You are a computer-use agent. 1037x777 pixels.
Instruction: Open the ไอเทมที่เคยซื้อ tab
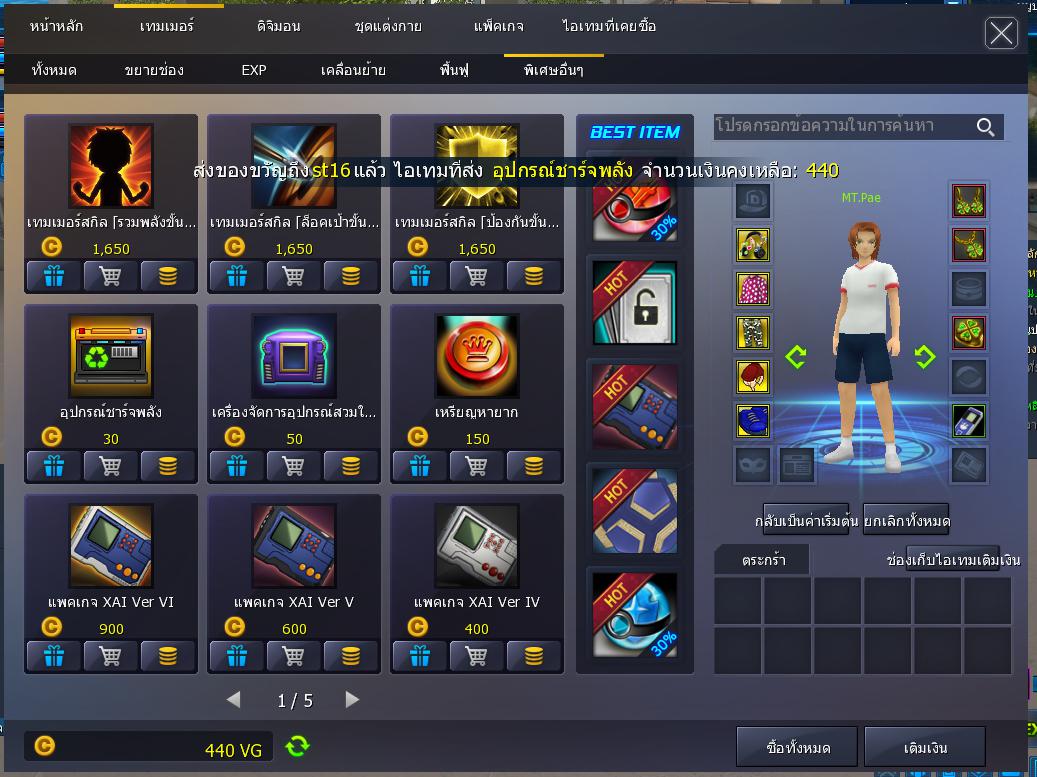(609, 26)
